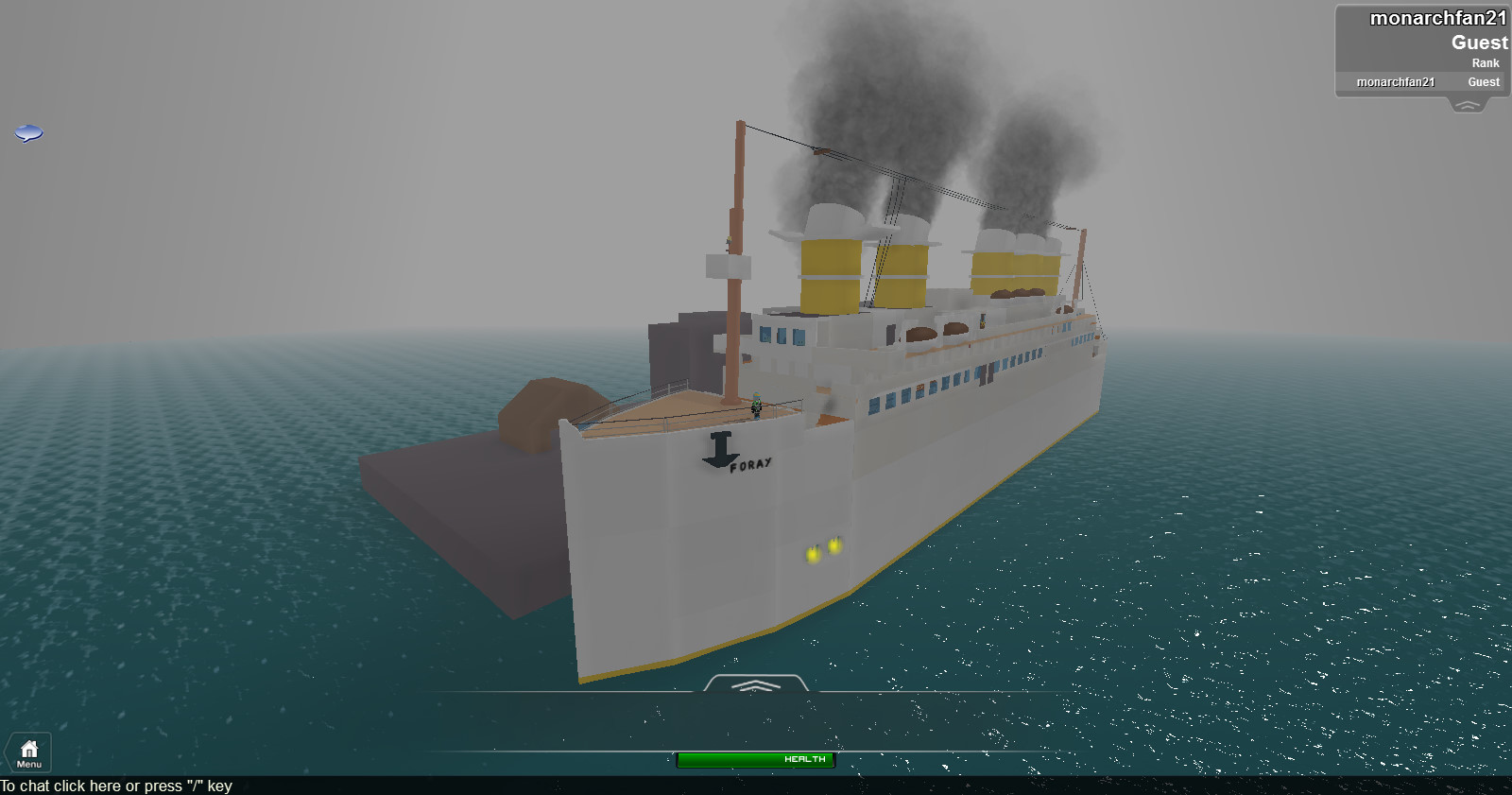The width and height of the screenshot is (1512, 795).
Task: Click the Guest header in the leaderboard
Action: (1479, 42)
